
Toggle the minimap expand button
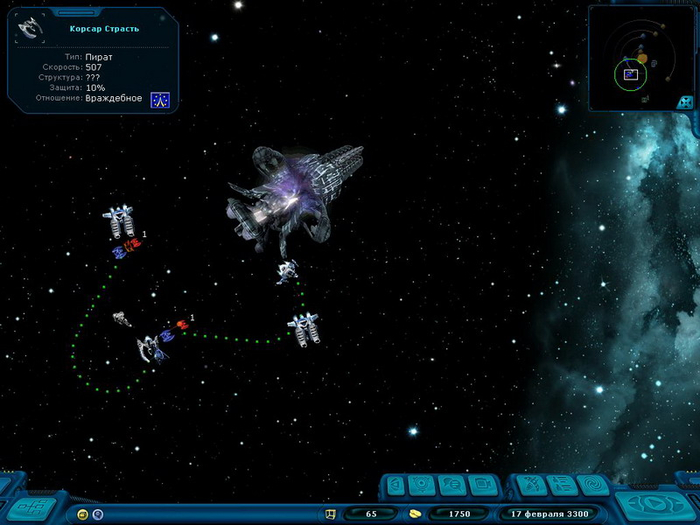685,102
